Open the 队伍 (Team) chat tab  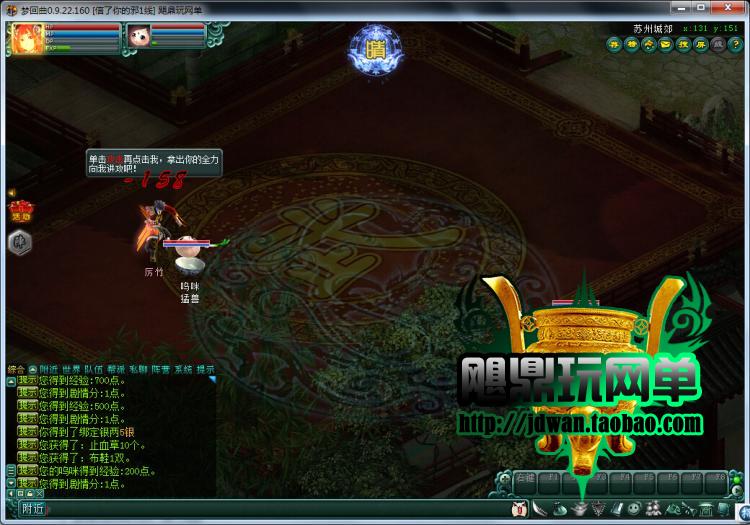(x=93, y=369)
